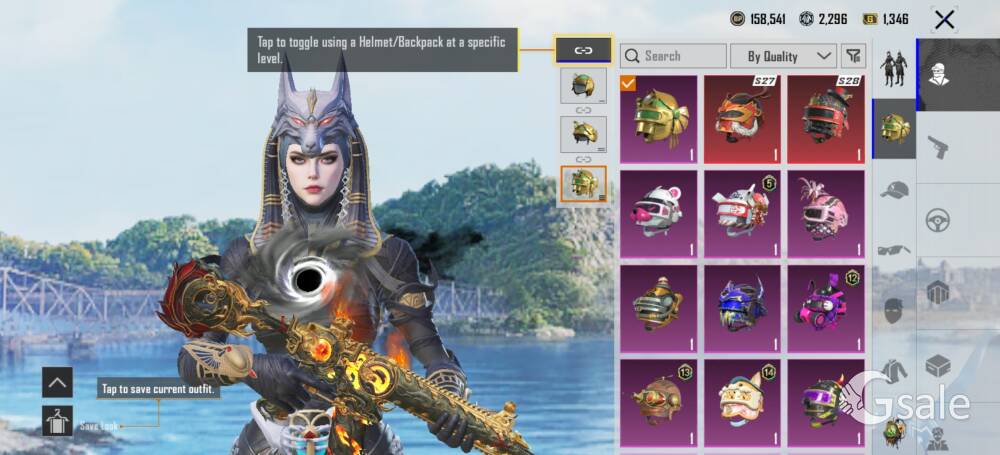
Task: Save the current outfit look
Action: (57, 420)
